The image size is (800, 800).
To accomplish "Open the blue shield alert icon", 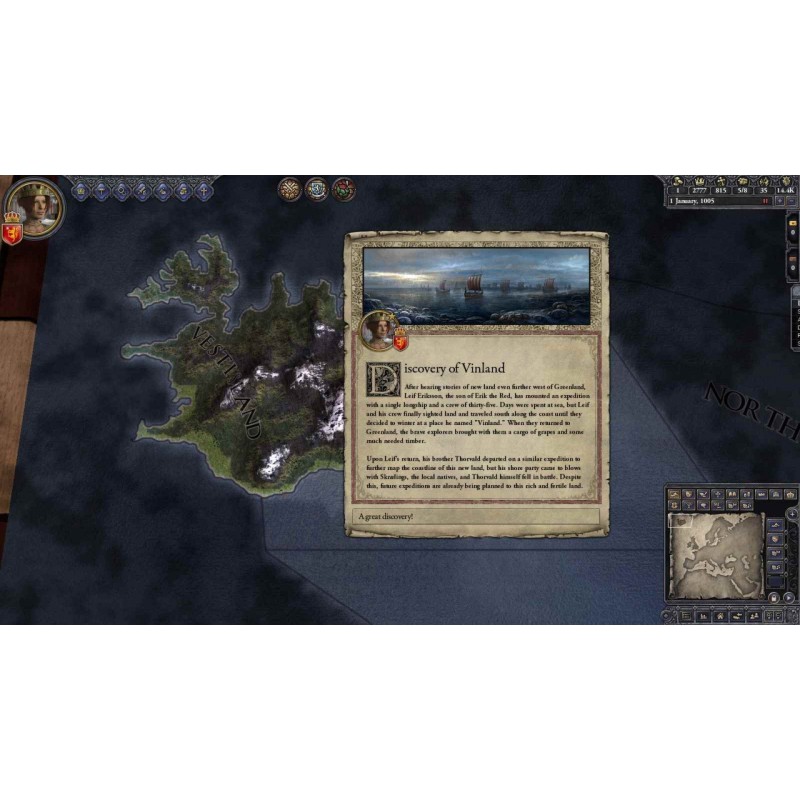I will pos(316,189).
